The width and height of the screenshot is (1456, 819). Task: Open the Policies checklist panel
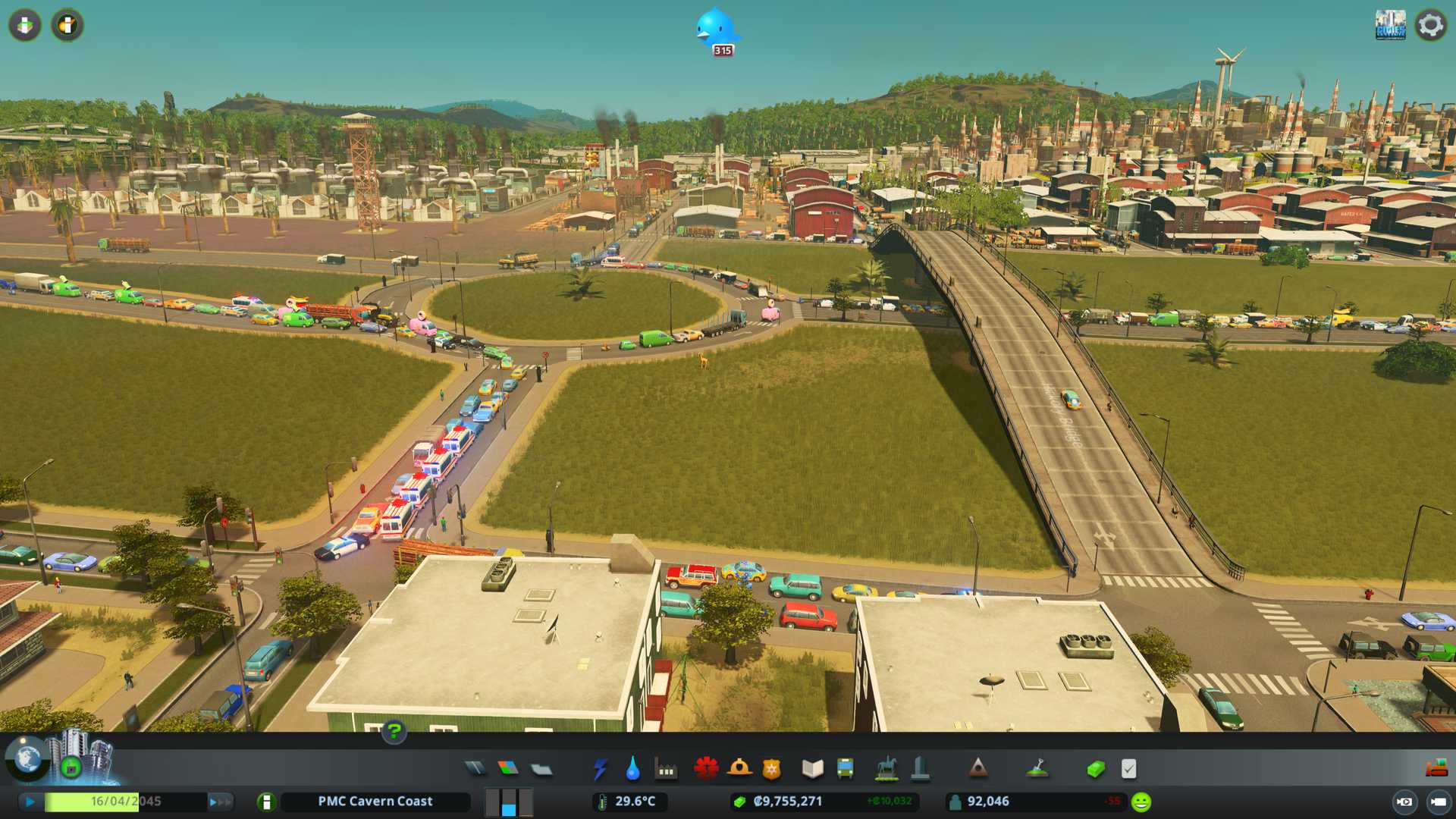tap(1128, 769)
